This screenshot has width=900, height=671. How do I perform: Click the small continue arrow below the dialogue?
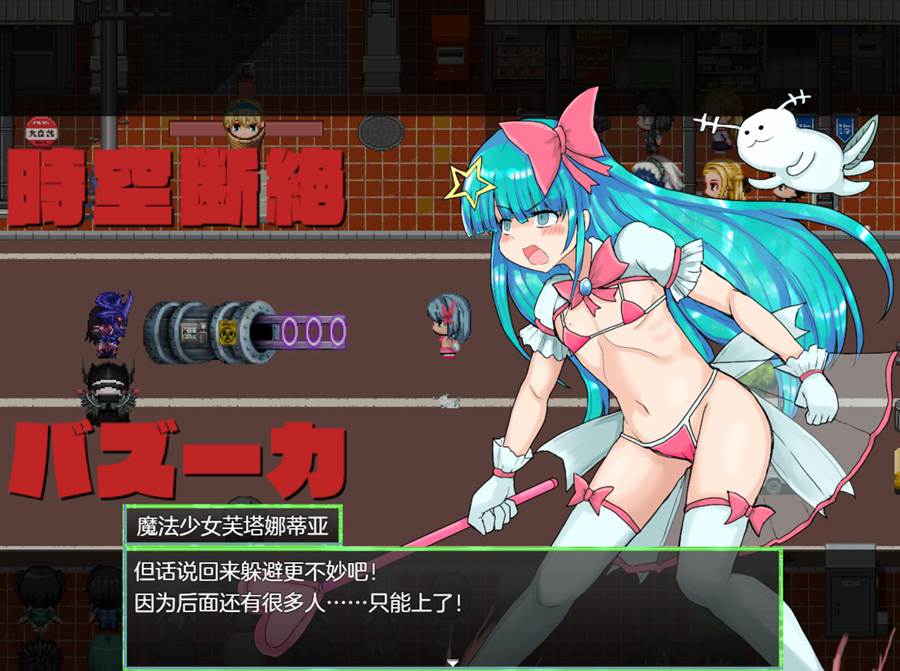pyautogui.click(x=452, y=662)
